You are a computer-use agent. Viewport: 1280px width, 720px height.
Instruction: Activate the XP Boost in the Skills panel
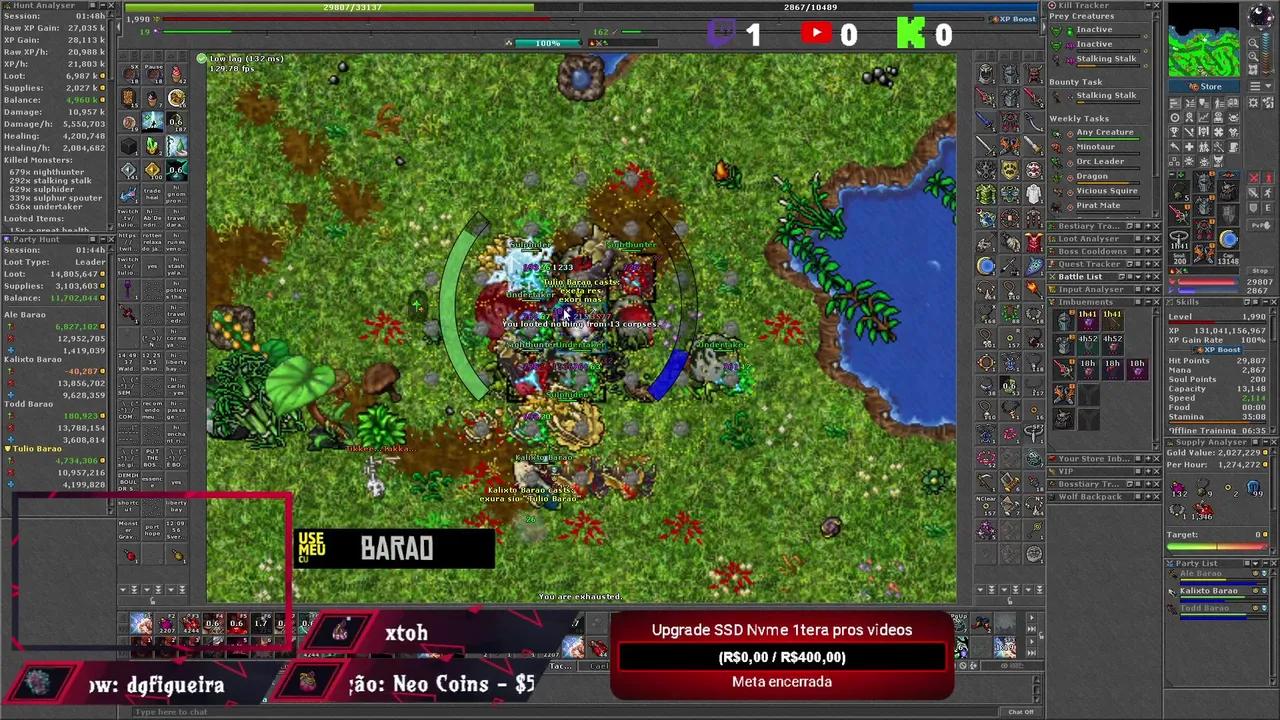[x=1221, y=350]
